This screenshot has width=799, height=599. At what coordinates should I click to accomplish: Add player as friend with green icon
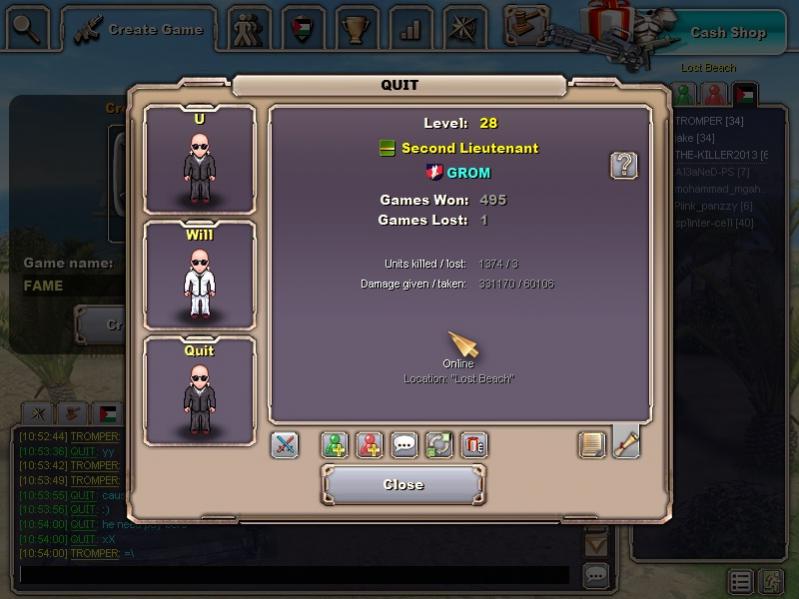pyautogui.click(x=335, y=445)
